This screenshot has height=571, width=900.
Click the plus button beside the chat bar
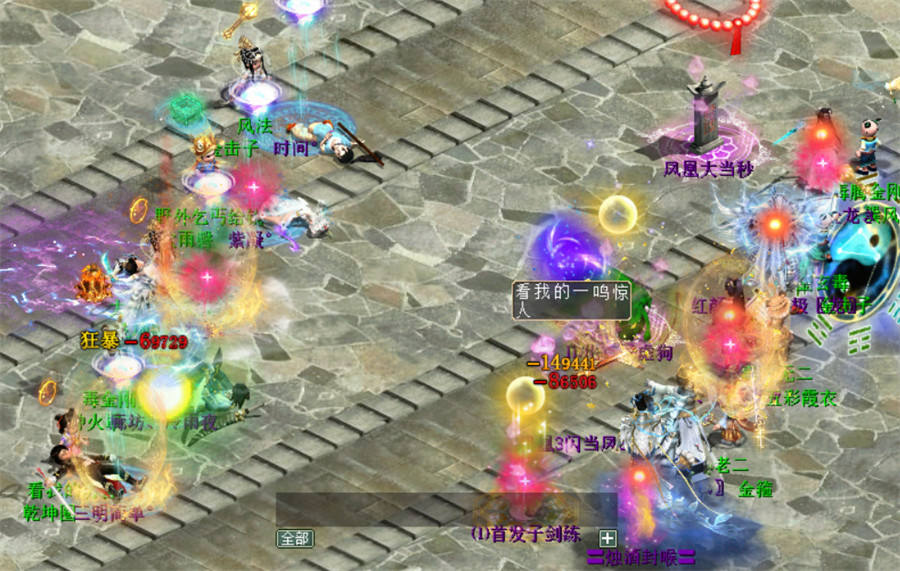coord(607,537)
